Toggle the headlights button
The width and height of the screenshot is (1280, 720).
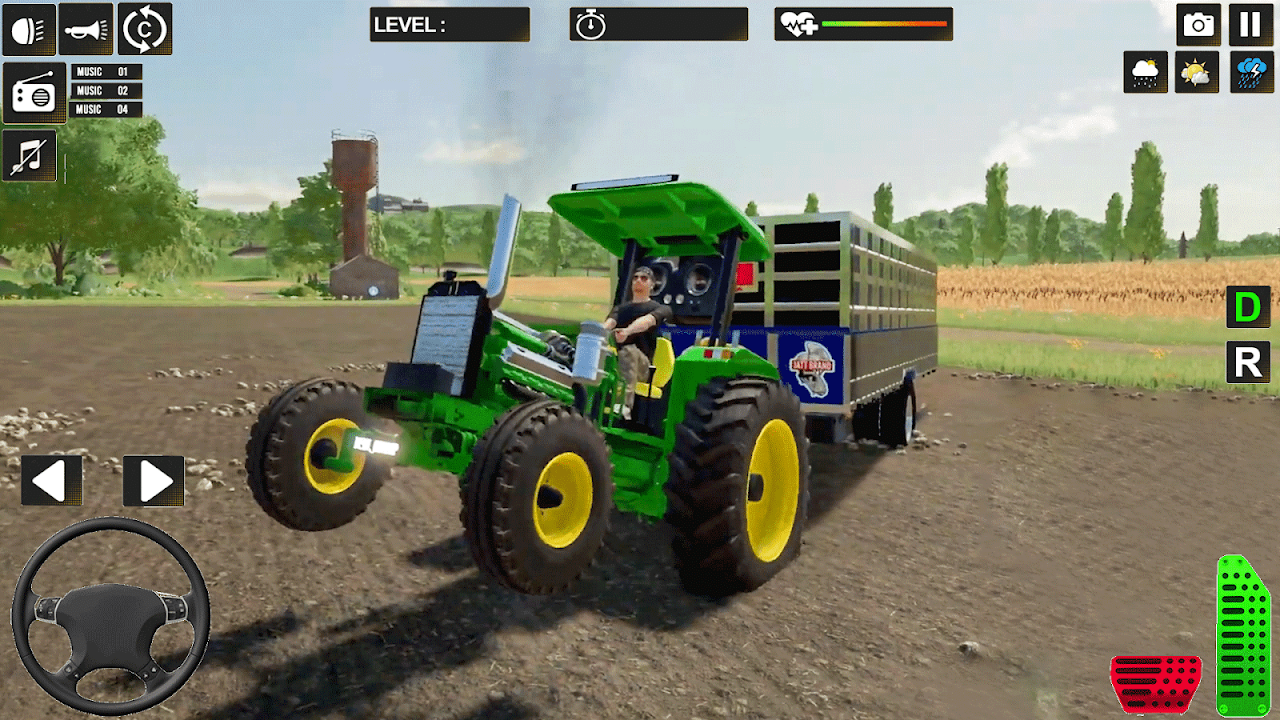click(29, 29)
